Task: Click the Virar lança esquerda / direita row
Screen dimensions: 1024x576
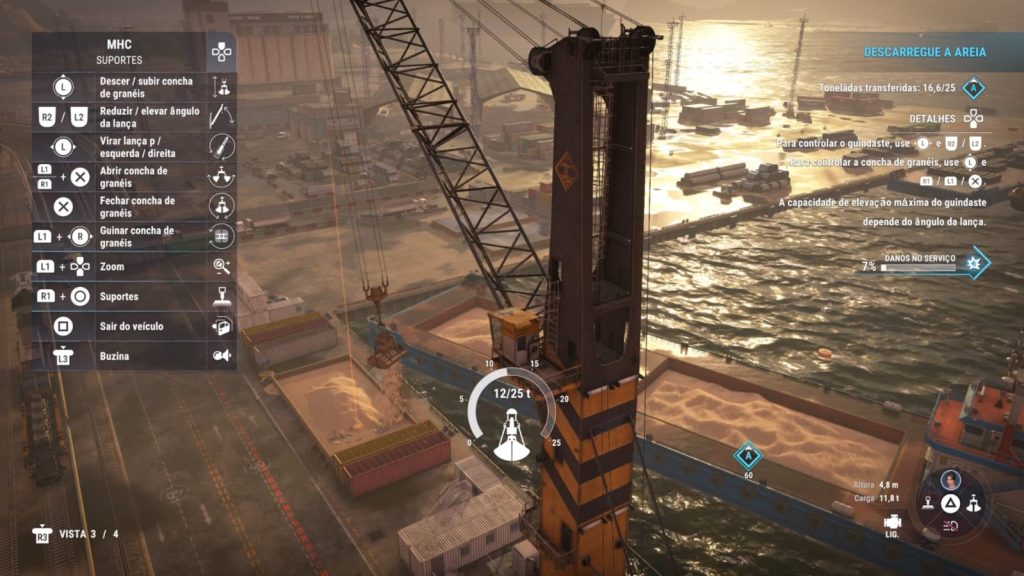Action: 134,146
